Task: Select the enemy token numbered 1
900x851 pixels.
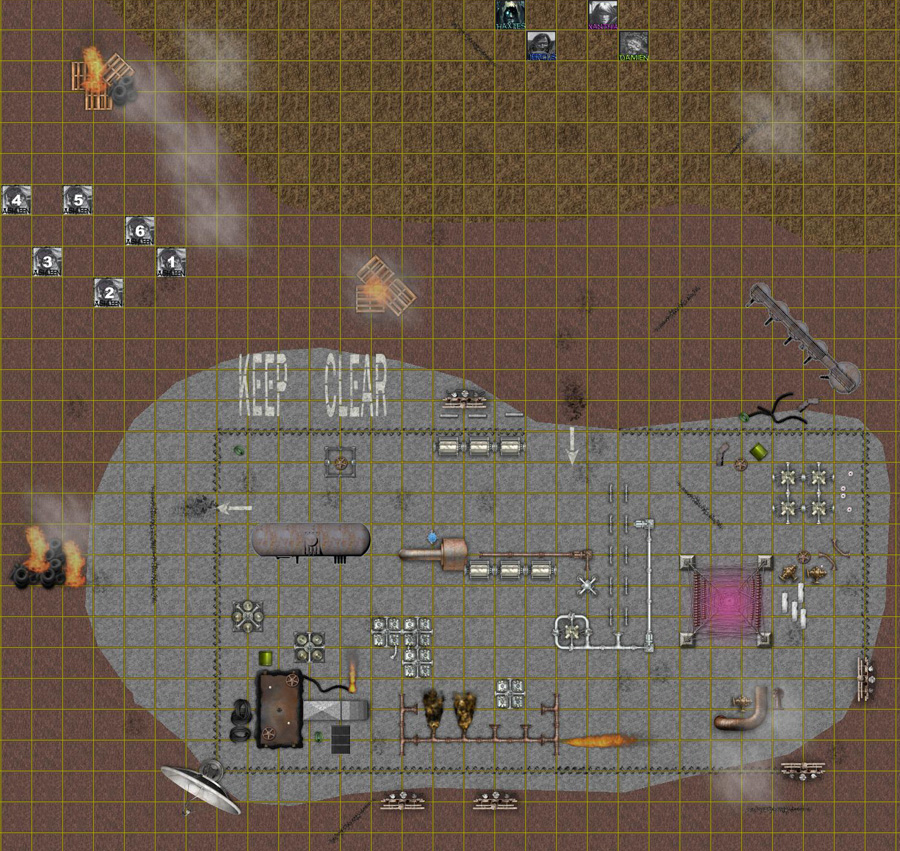Action: [x=171, y=263]
